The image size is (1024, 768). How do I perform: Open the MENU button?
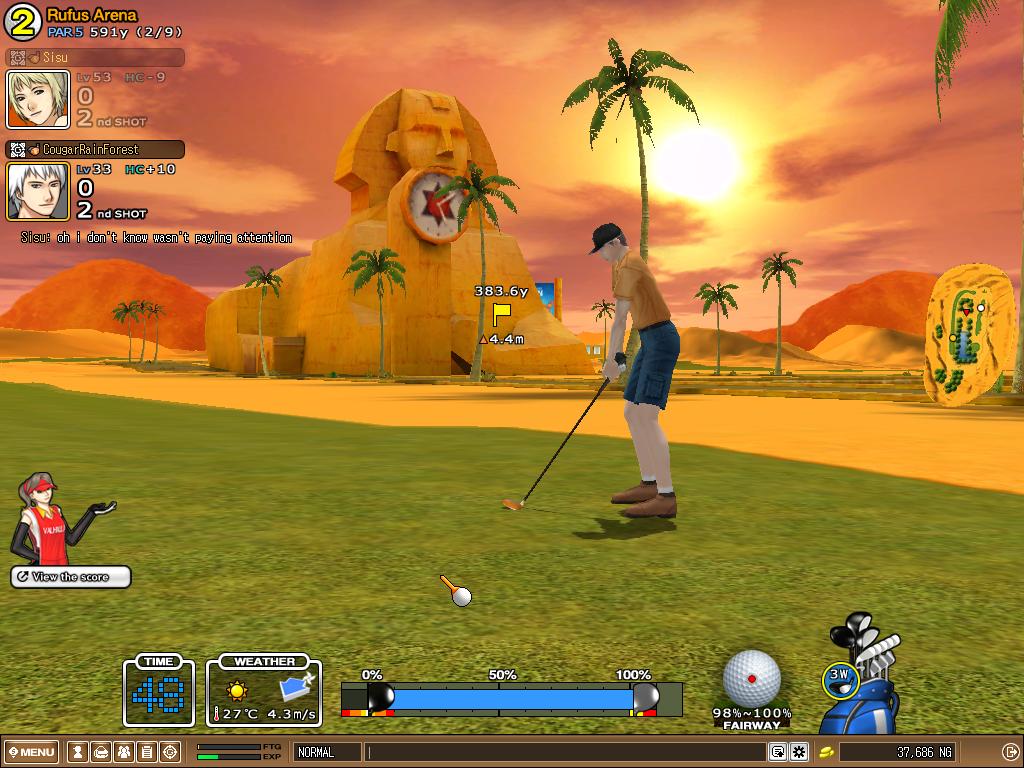tap(32, 752)
